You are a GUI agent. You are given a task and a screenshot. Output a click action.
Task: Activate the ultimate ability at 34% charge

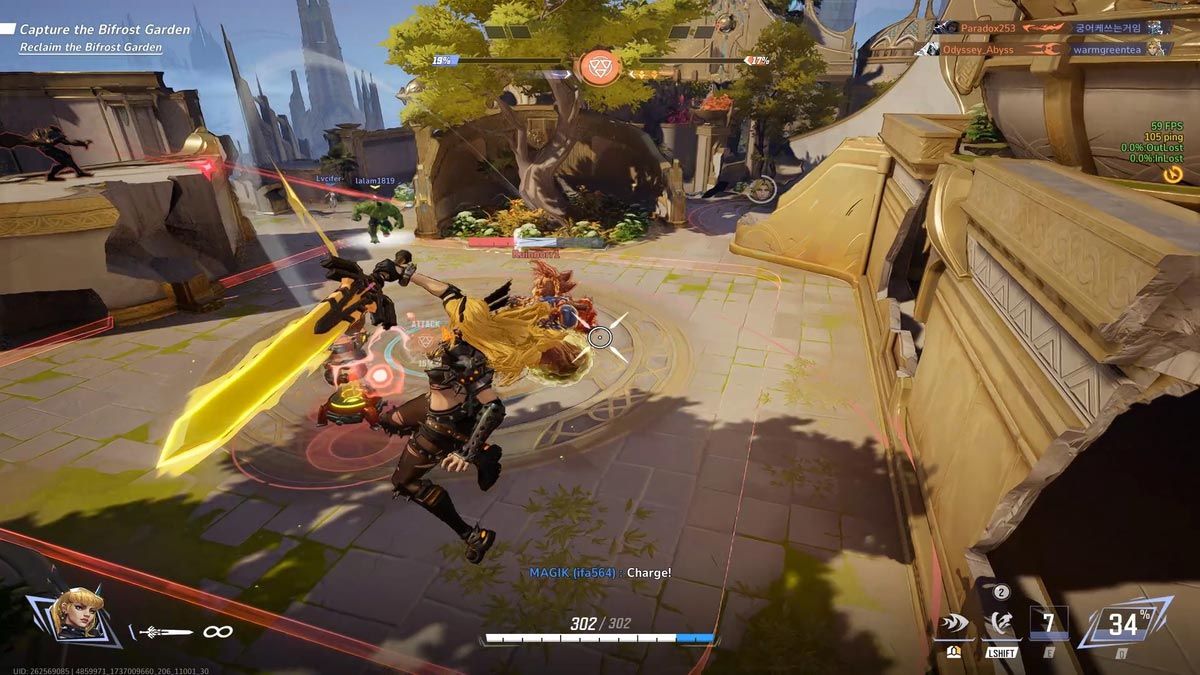click(x=1124, y=625)
